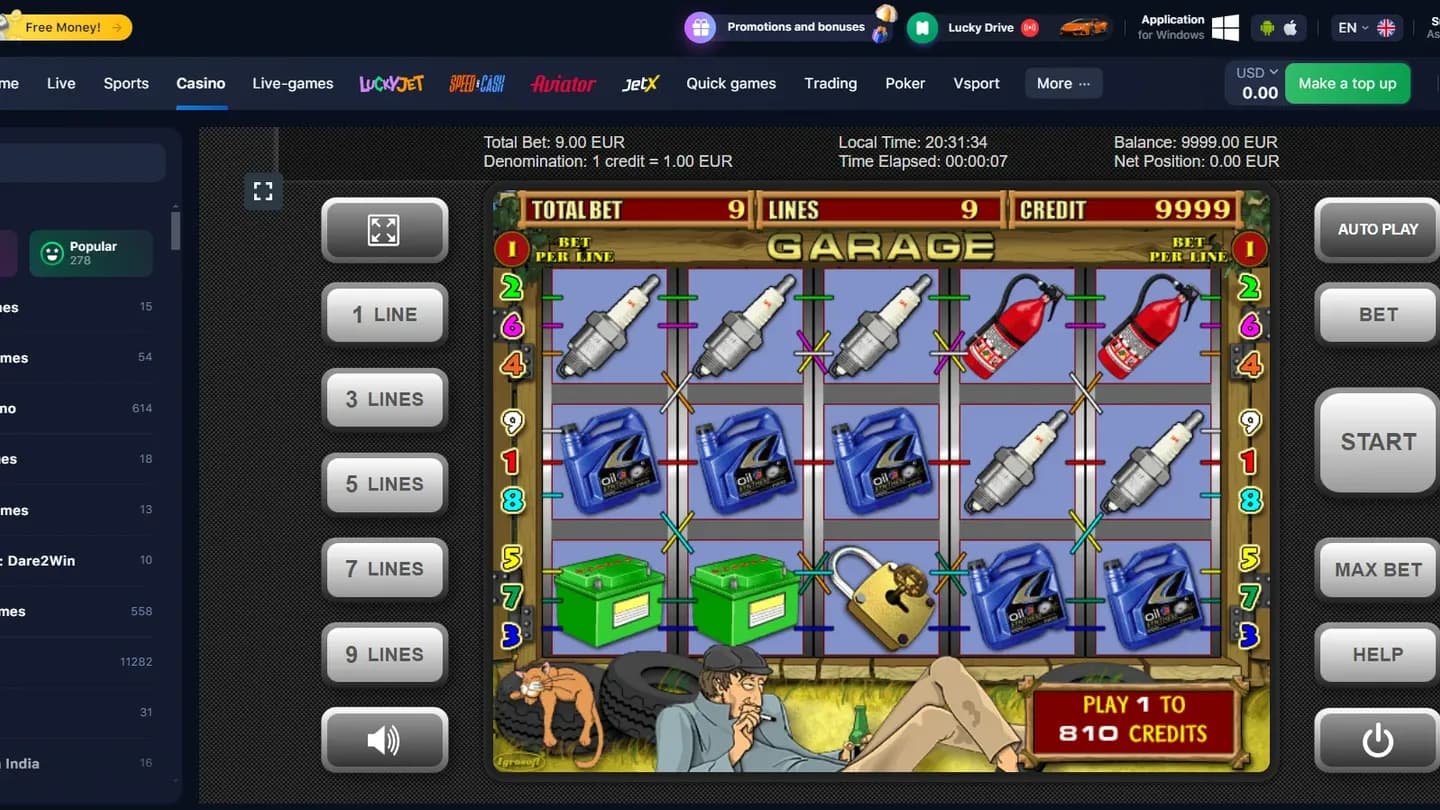
Task: Click the Android app icon
Action: [x=1266, y=28]
